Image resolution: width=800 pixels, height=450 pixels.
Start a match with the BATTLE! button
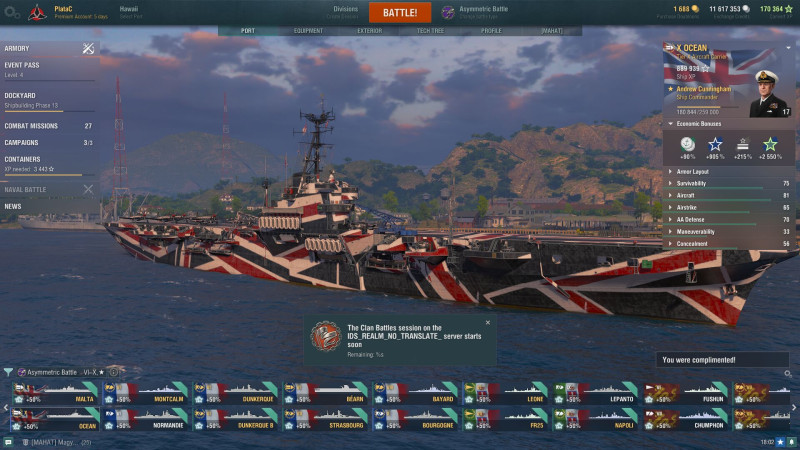(x=400, y=12)
